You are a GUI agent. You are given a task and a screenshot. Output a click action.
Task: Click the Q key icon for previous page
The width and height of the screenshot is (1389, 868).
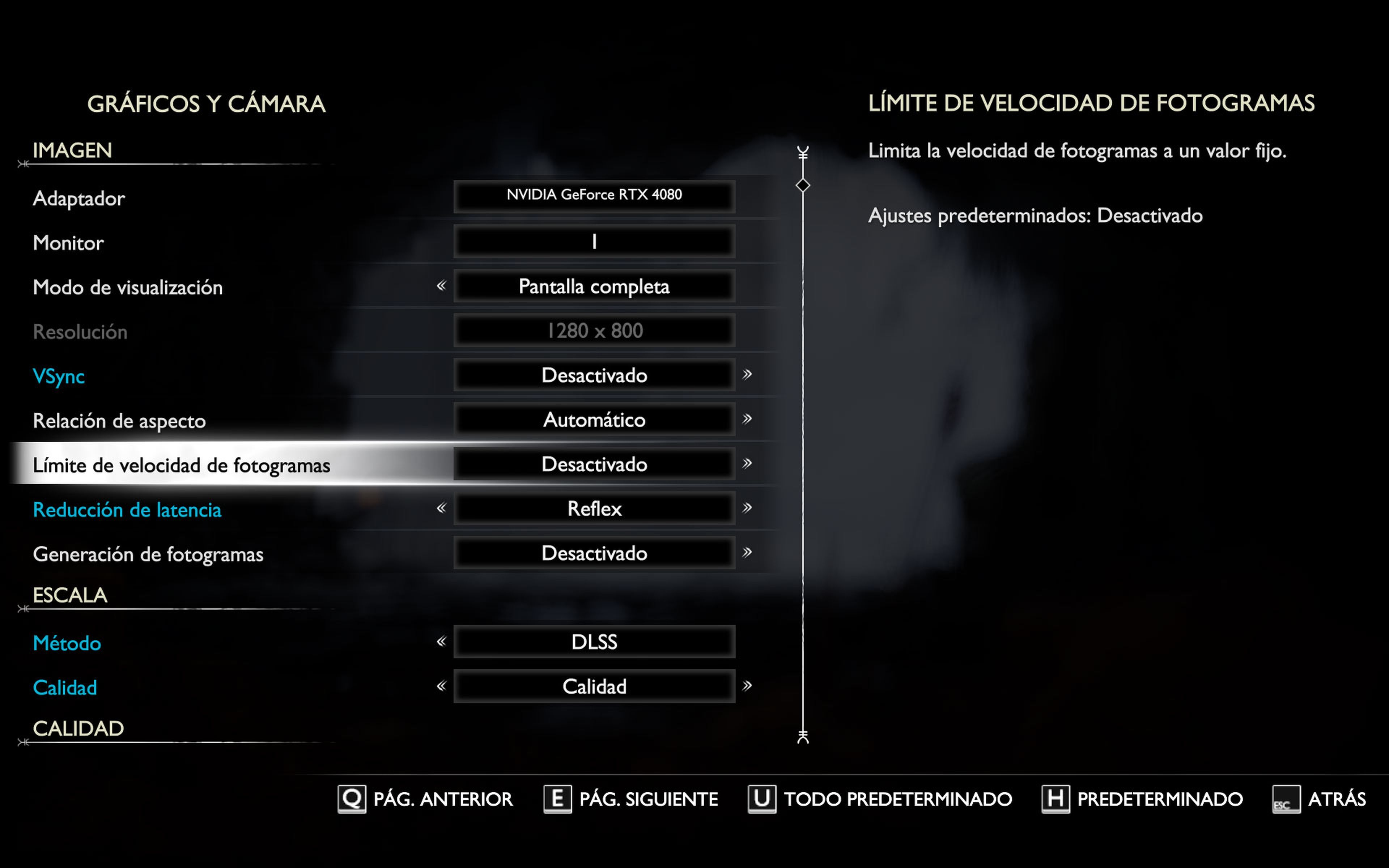351,799
